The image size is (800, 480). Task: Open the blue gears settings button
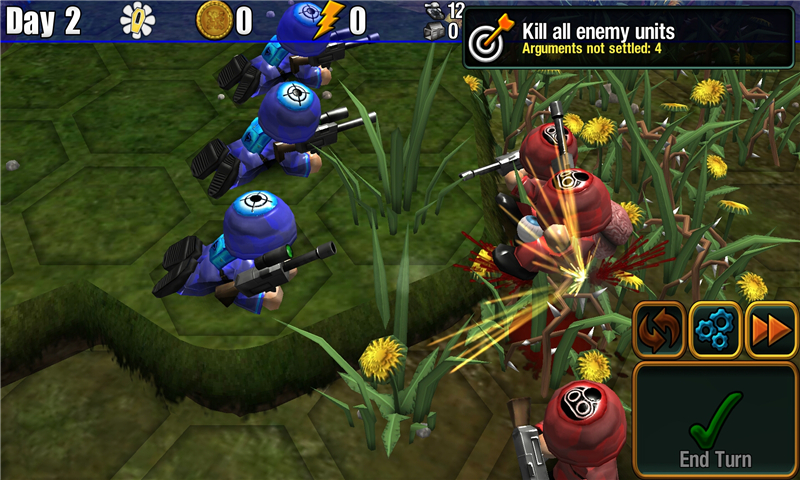click(x=715, y=330)
